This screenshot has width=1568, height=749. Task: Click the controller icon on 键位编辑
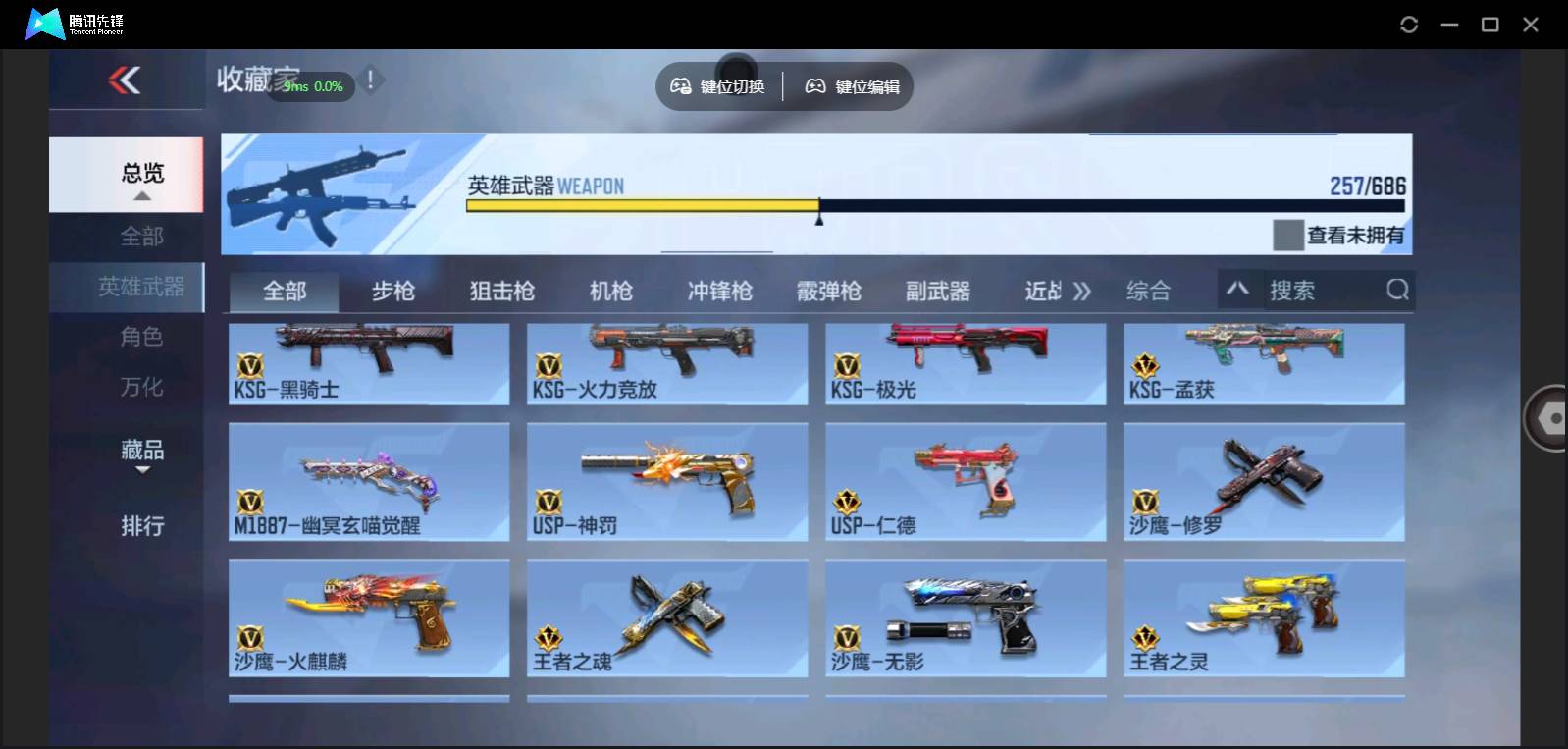tap(813, 86)
